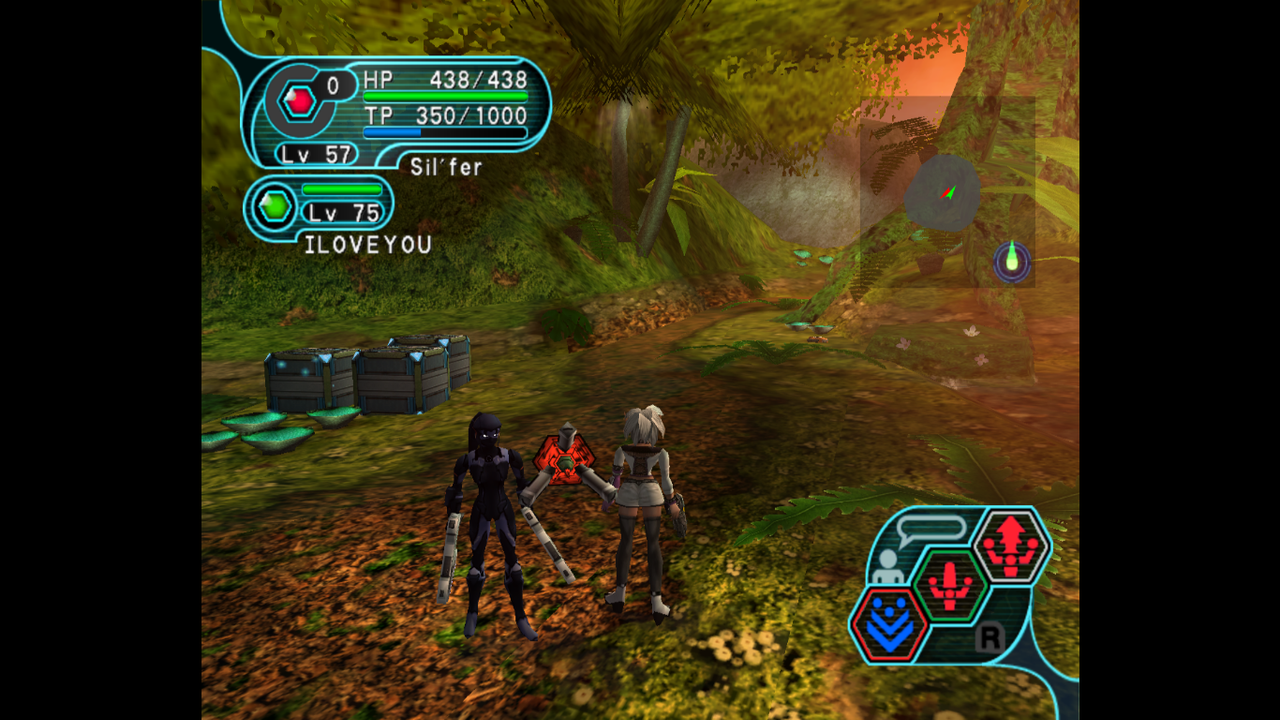Click ILOVEYOU's green hexagon icon

pos(275,207)
